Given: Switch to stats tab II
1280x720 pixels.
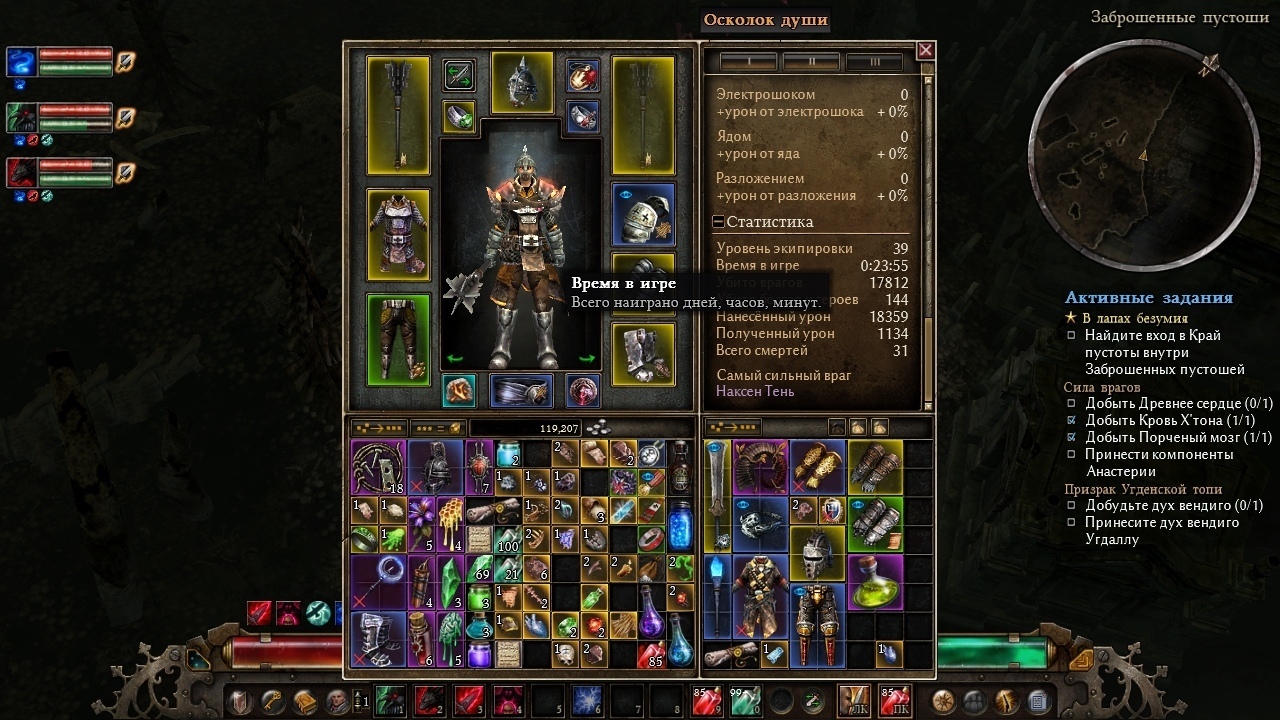Looking at the screenshot, I should 811,62.
